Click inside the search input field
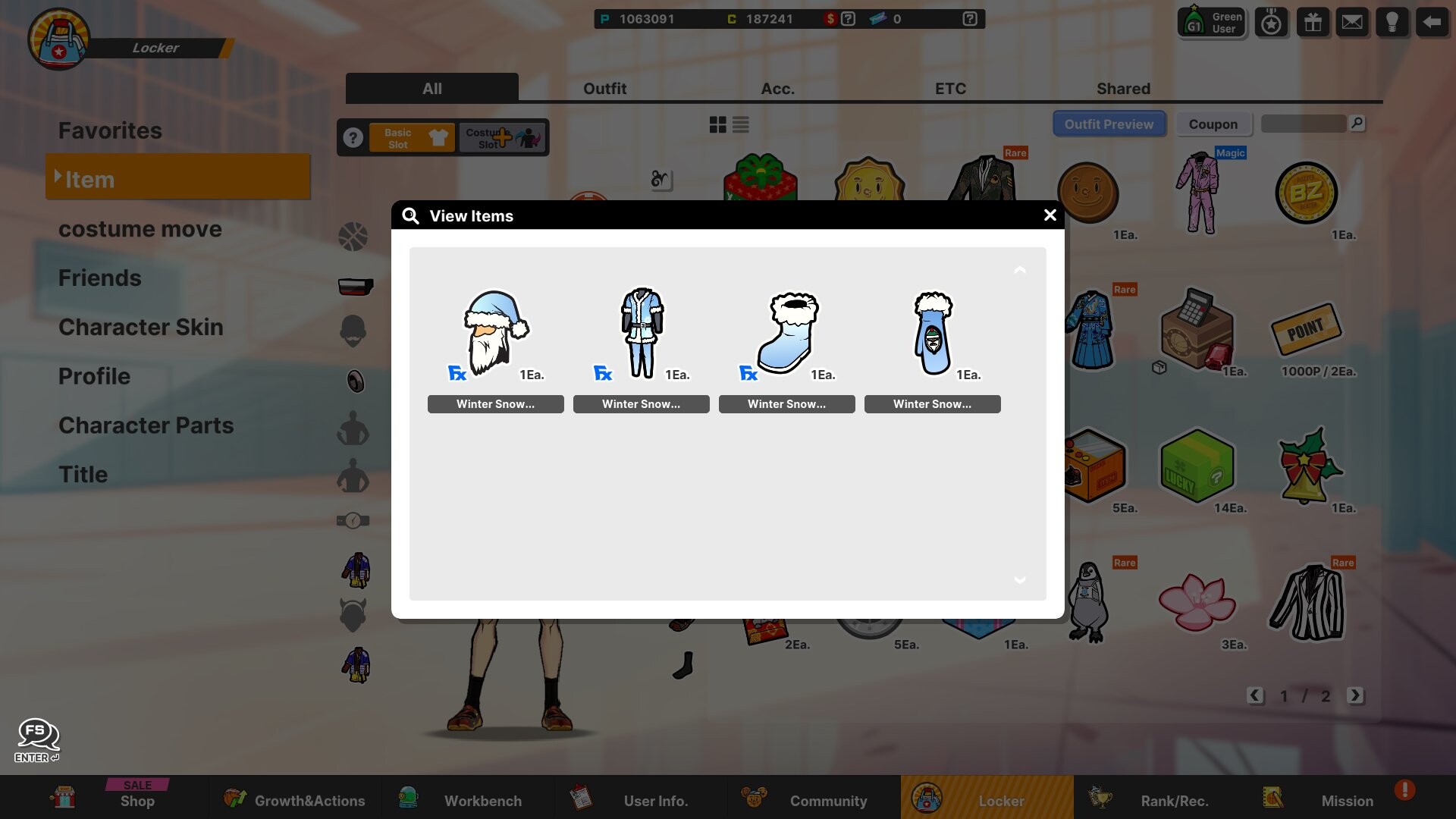Viewport: 1456px width, 819px height. 1303,123
